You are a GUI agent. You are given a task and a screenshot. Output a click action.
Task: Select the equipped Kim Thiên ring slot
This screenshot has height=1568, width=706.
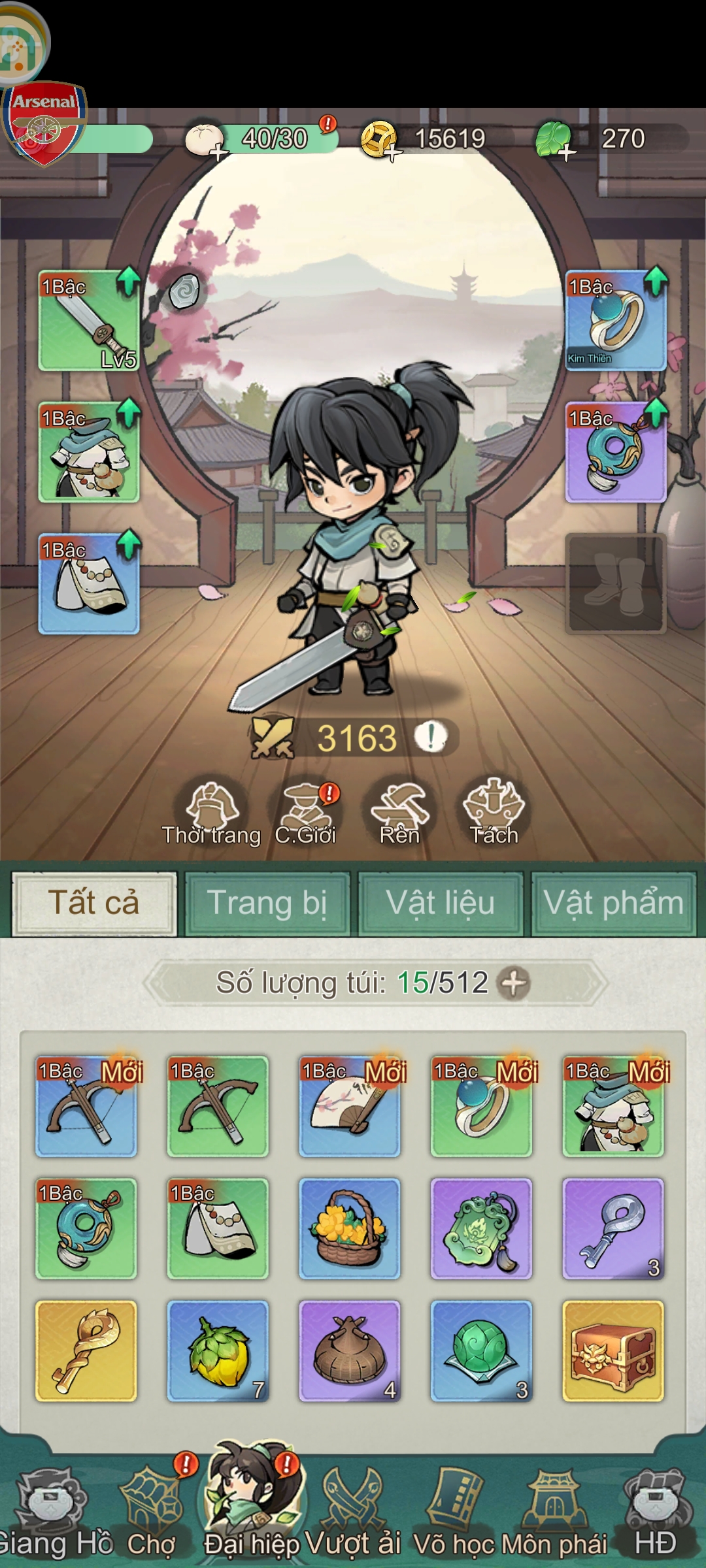coord(616,321)
